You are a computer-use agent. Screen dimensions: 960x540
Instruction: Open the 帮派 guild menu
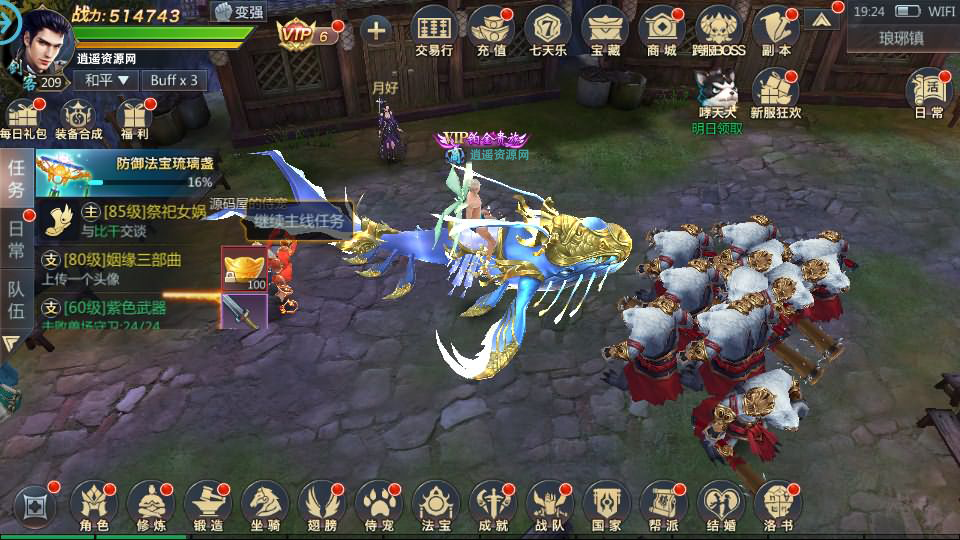pyautogui.click(x=662, y=506)
